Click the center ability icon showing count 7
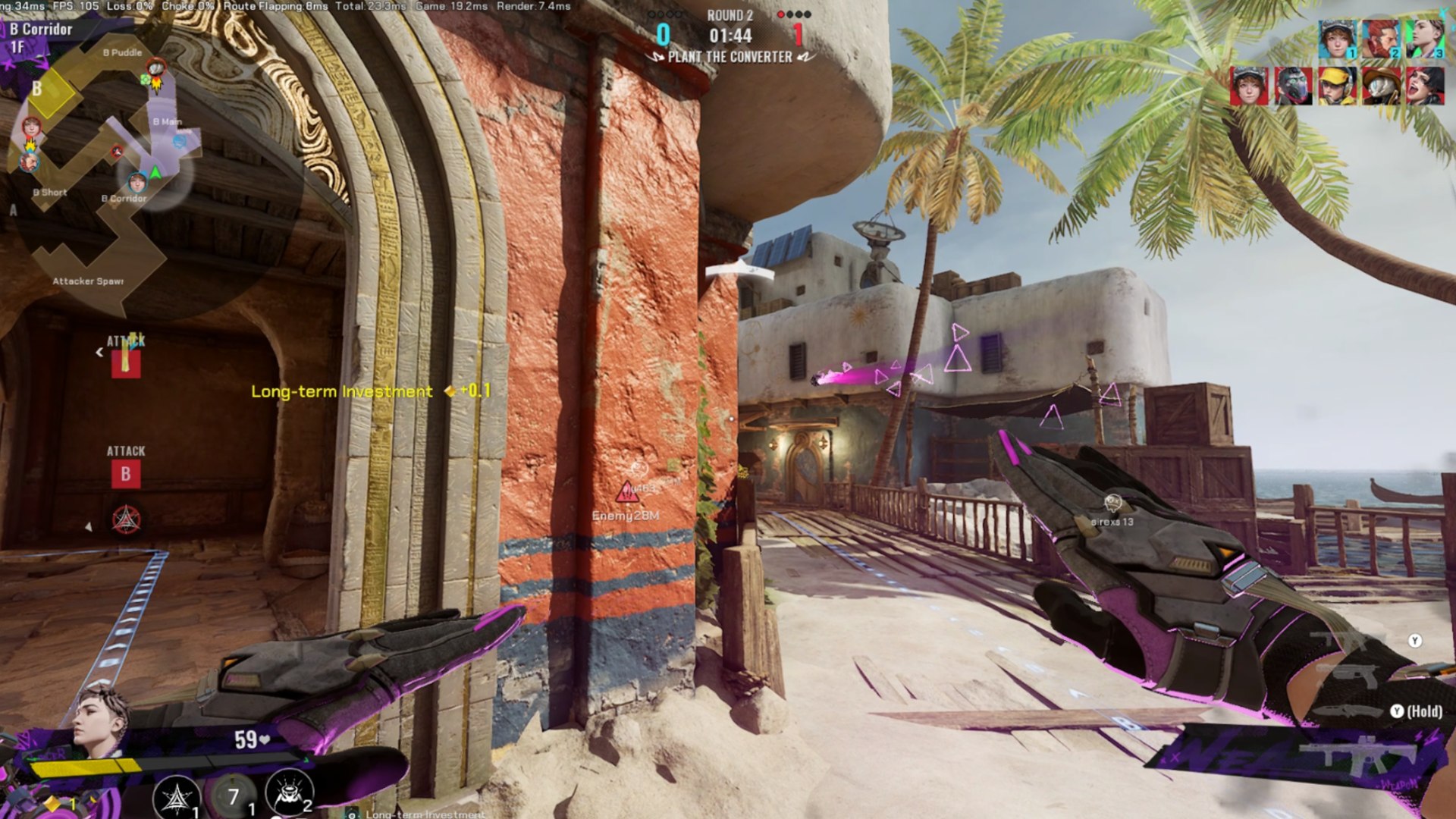 pyautogui.click(x=232, y=793)
